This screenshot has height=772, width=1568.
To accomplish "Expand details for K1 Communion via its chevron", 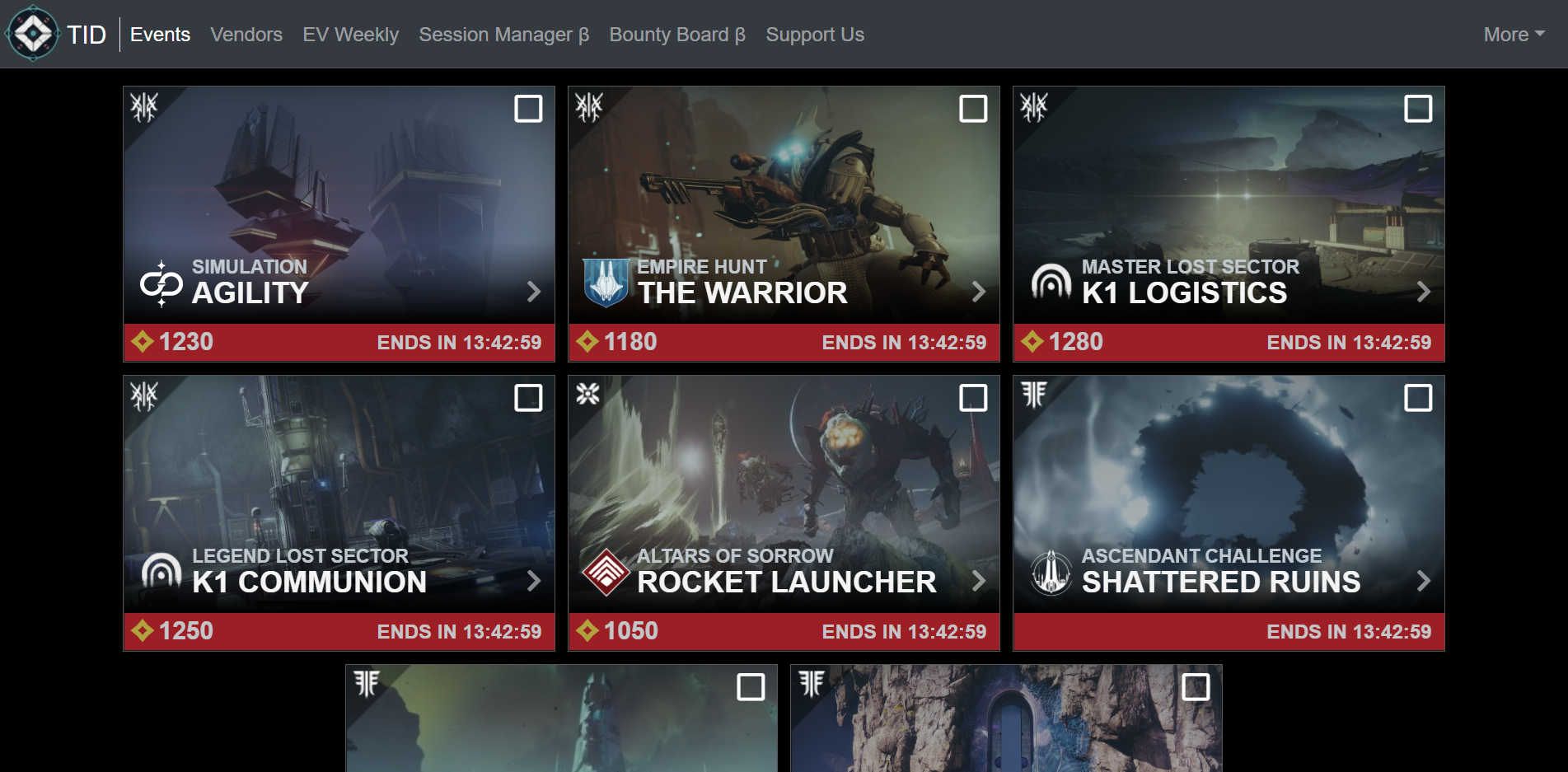I will click(x=535, y=582).
